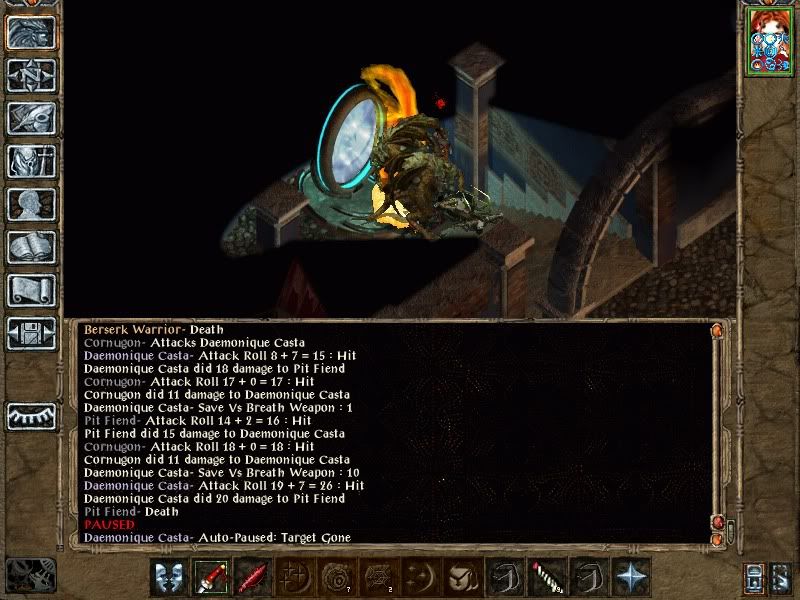Viewport: 800px width, 600px height.
Task: Open the character record bust icon
Action: pos(31,204)
